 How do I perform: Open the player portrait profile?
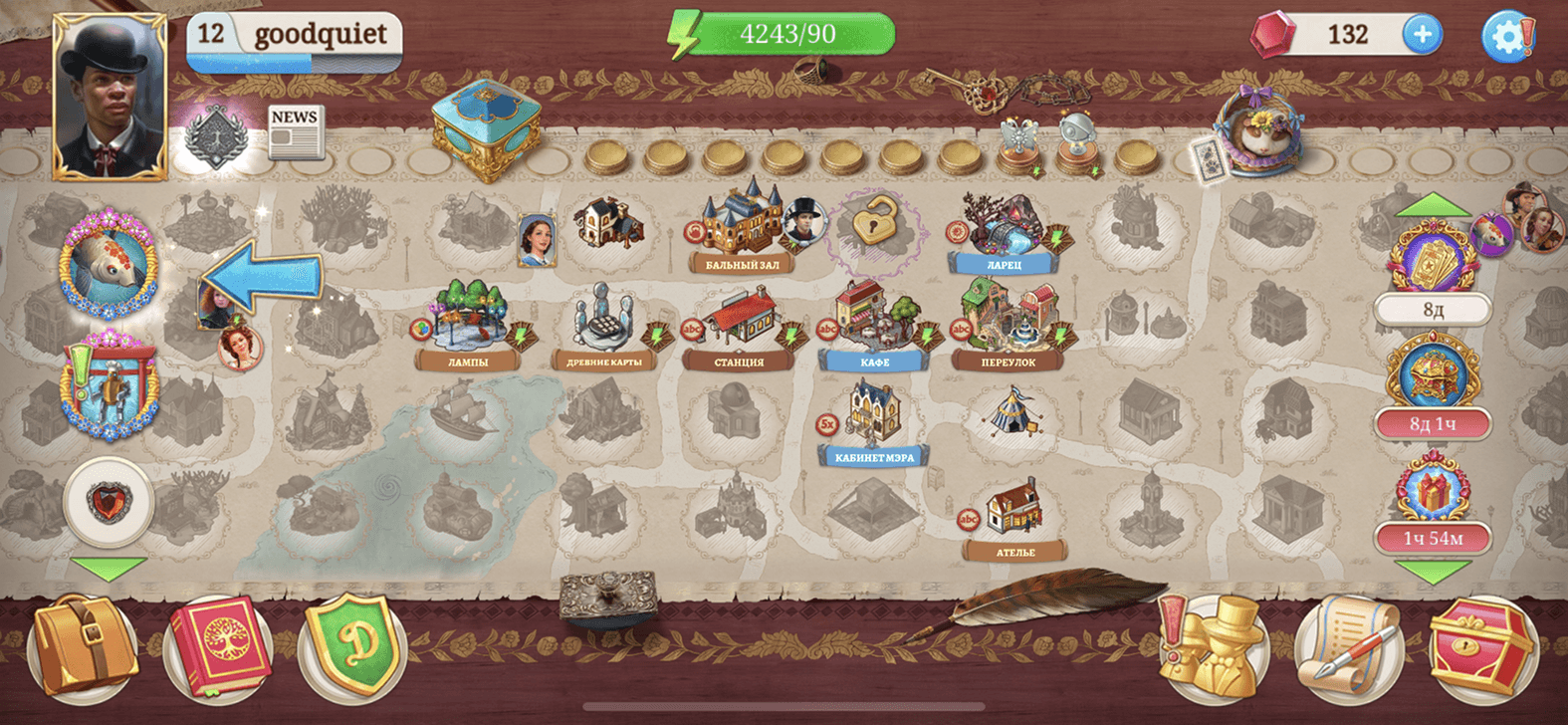pyautogui.click(x=110, y=98)
